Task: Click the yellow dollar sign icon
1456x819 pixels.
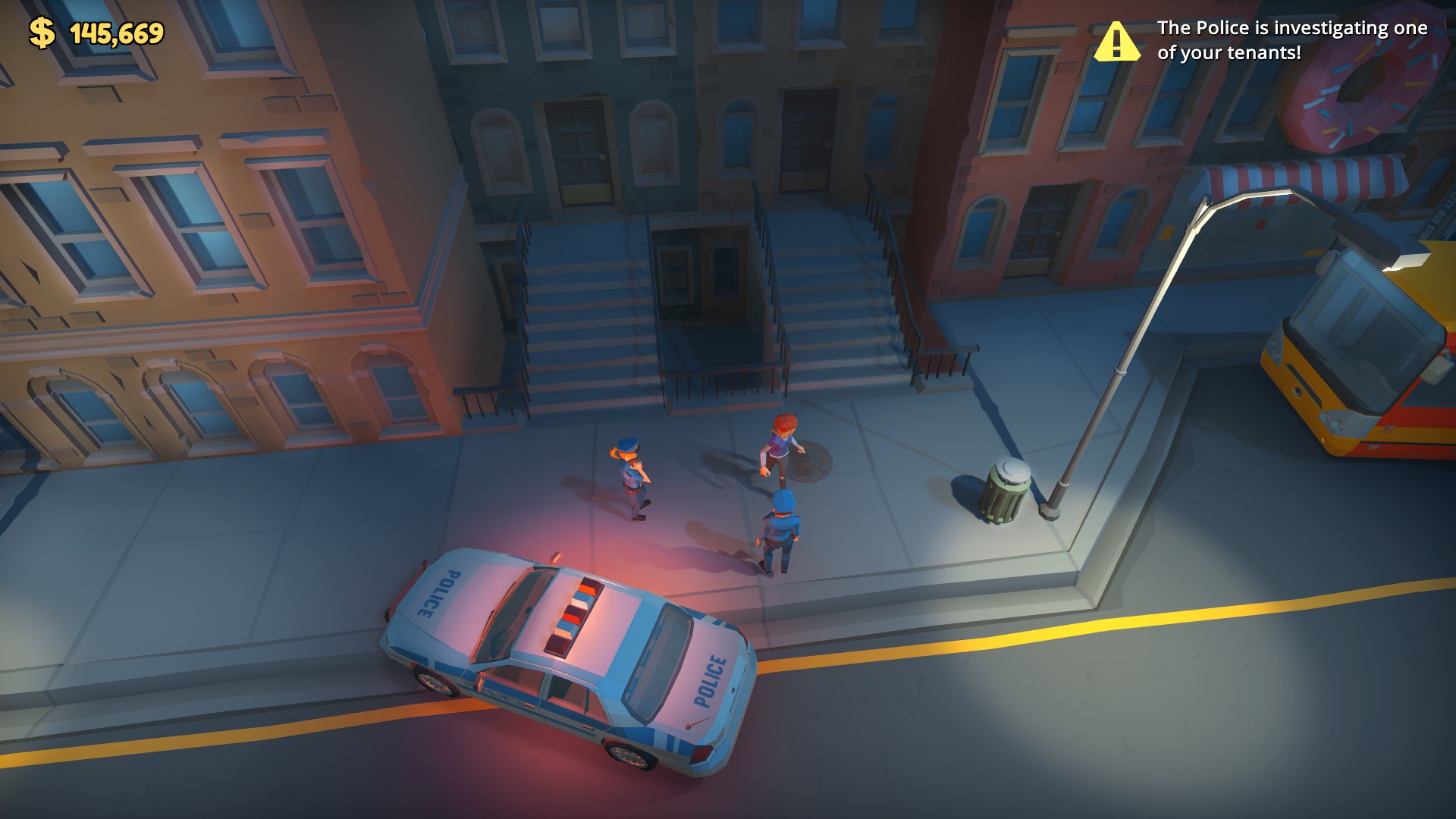Action: tap(42, 32)
